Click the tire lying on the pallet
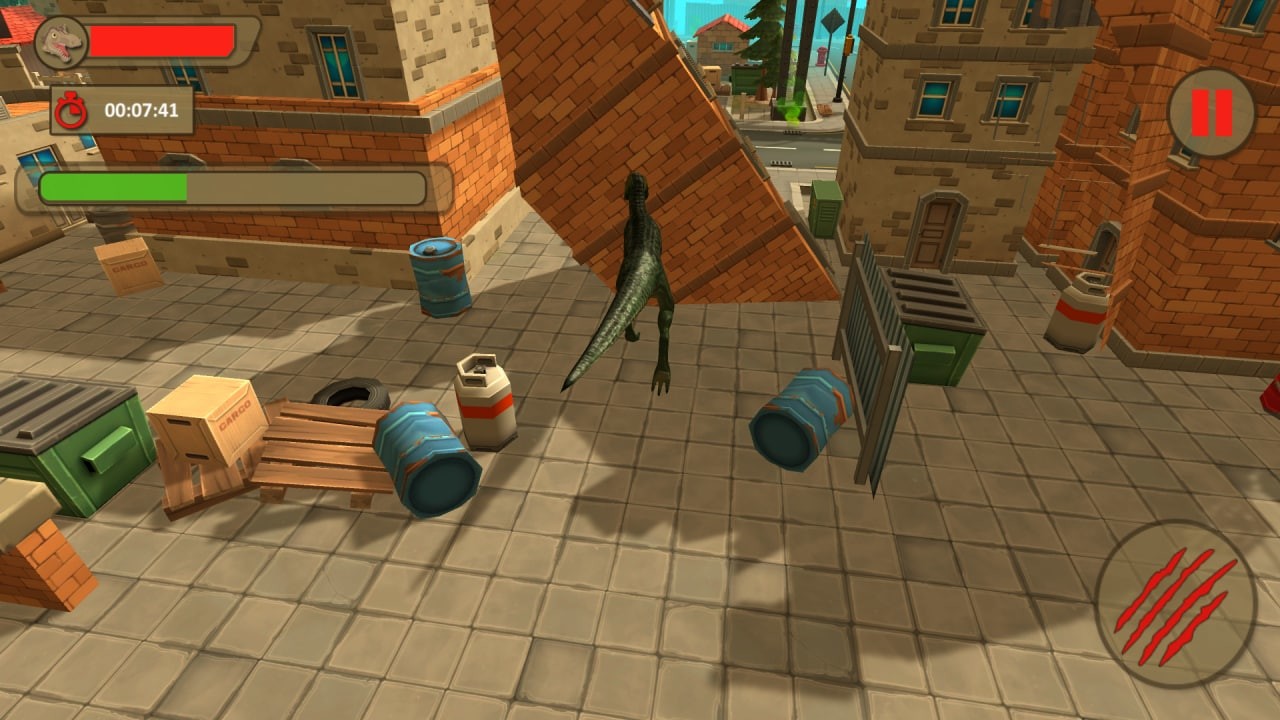Image resolution: width=1280 pixels, height=720 pixels. pyautogui.click(x=350, y=390)
